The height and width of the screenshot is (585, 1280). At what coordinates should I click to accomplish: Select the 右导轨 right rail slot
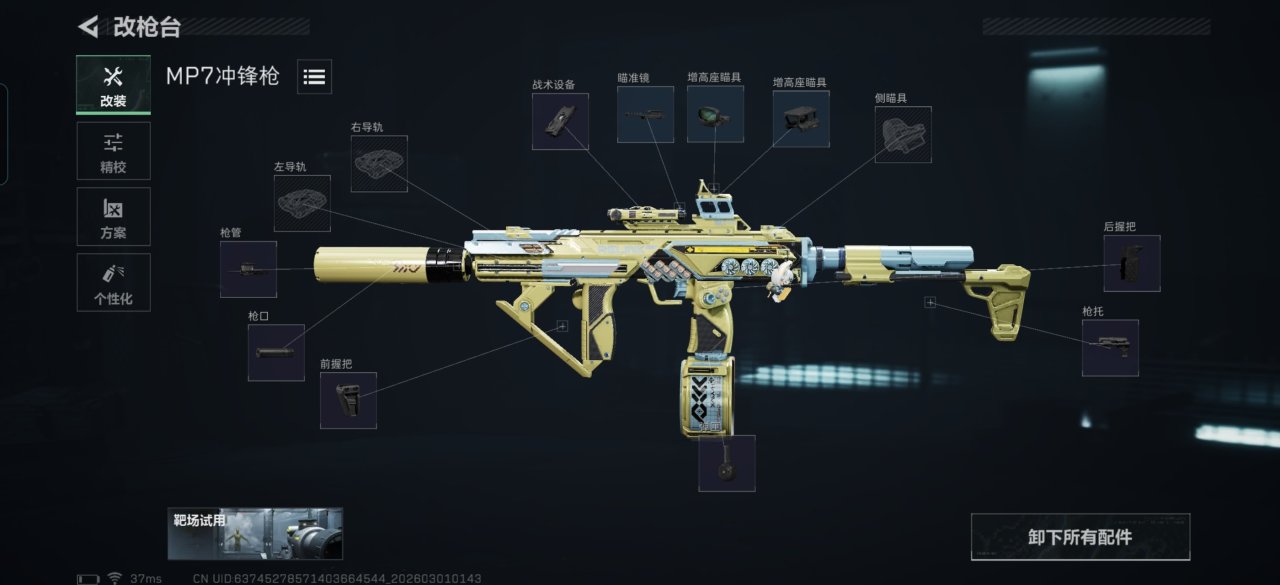point(379,164)
